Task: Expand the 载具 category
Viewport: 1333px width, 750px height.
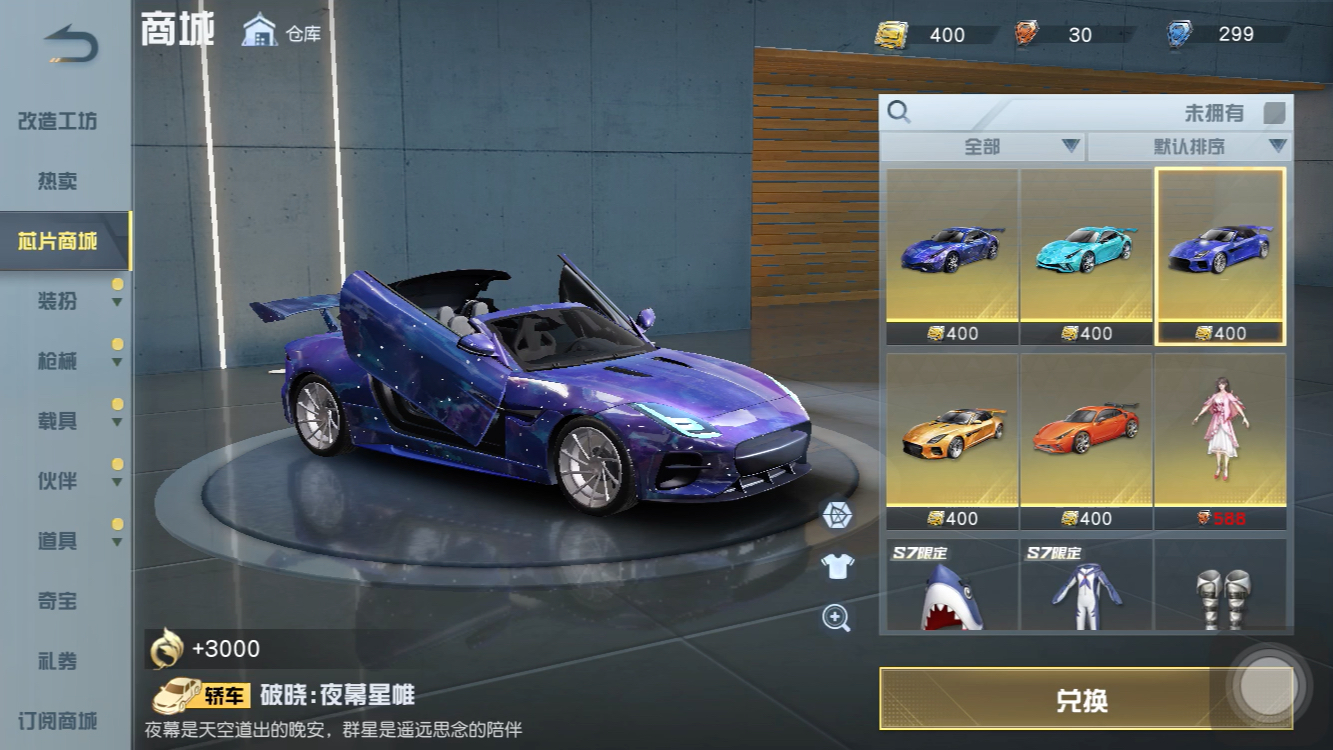Action: pyautogui.click(x=58, y=421)
